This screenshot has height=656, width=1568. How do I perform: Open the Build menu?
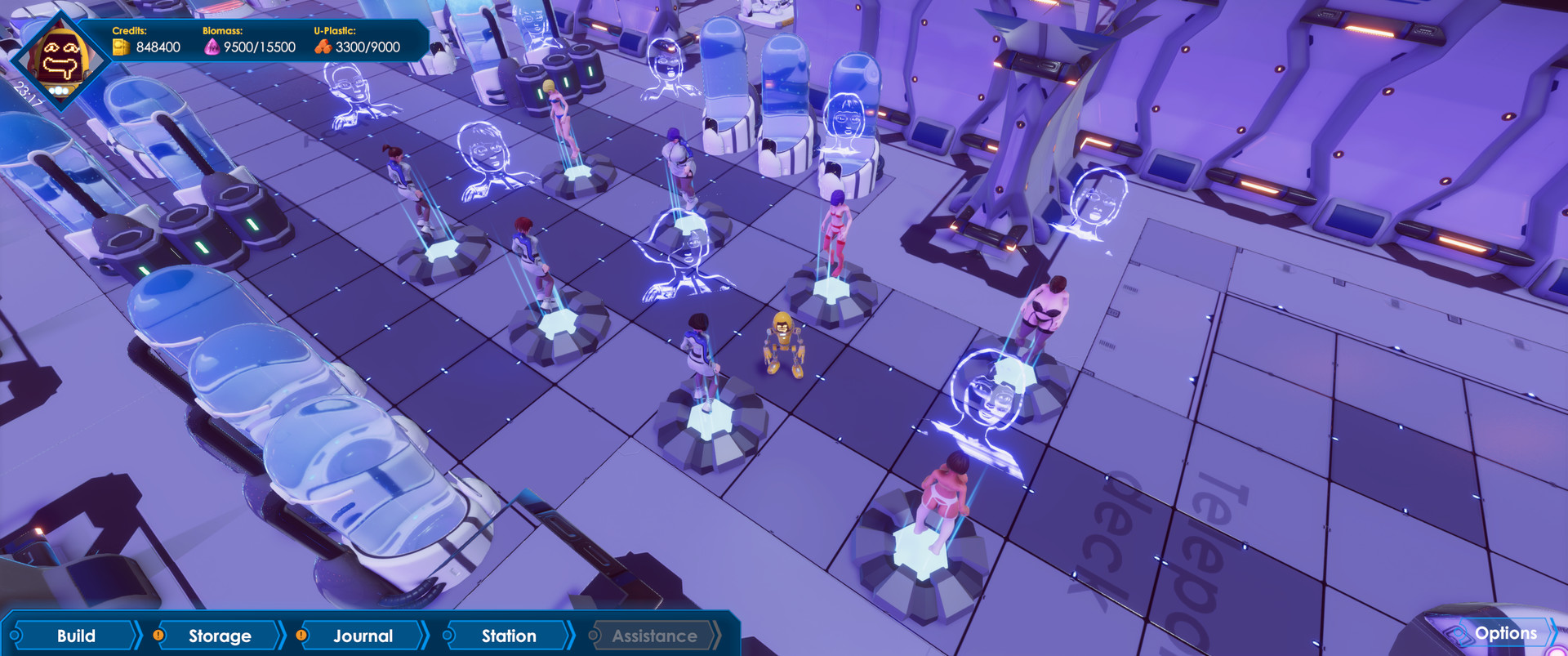77,634
